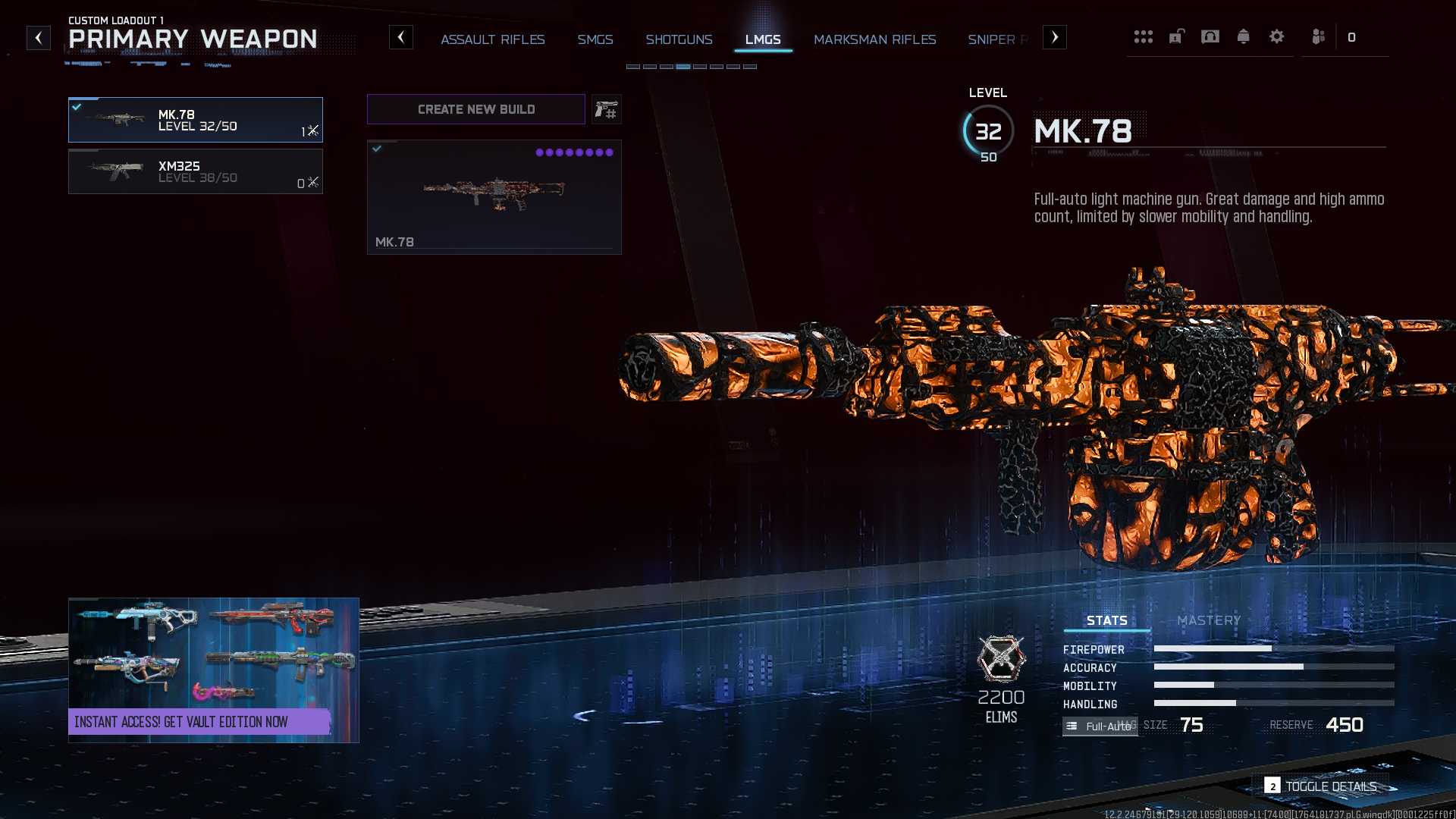
Task: Open the build code import icon
Action: tap(607, 110)
